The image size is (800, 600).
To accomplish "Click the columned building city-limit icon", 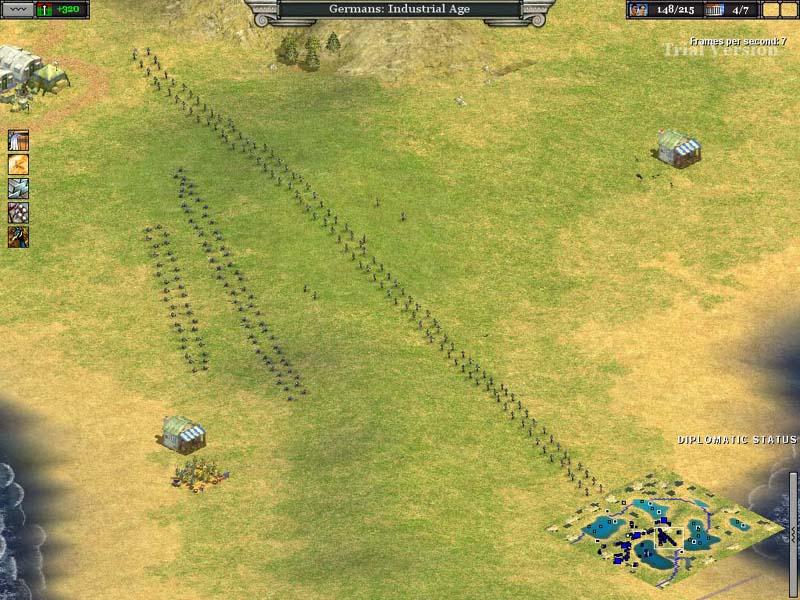I will 714,10.
